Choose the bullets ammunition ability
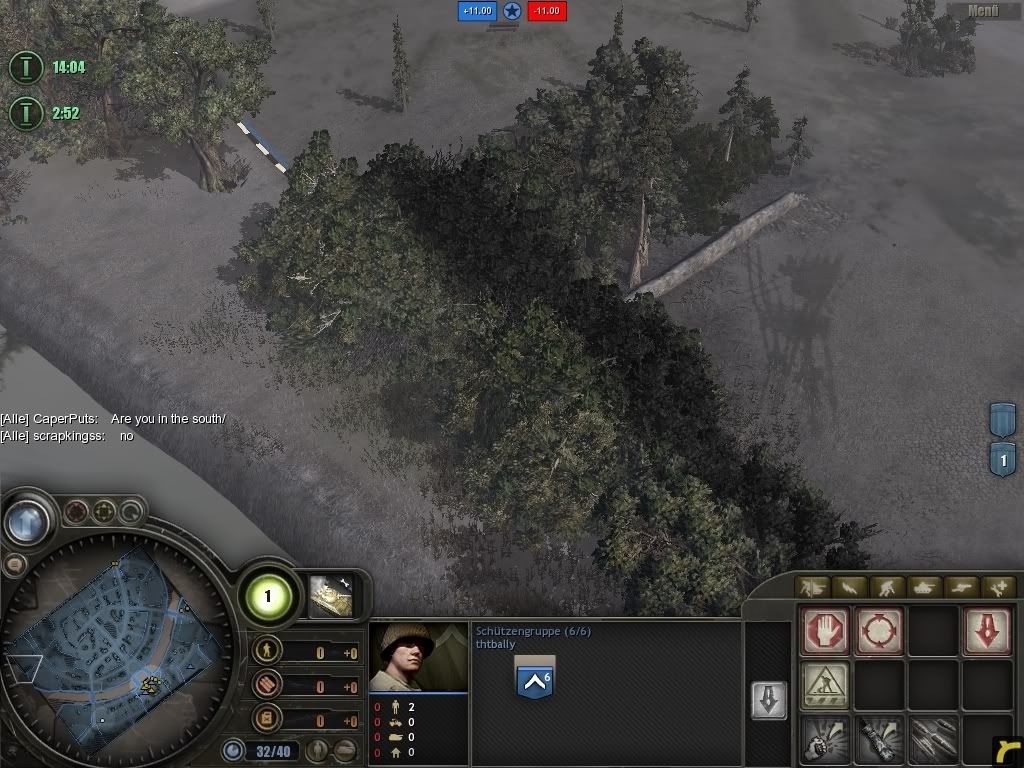The width and height of the screenshot is (1024, 768). pyautogui.click(x=933, y=739)
